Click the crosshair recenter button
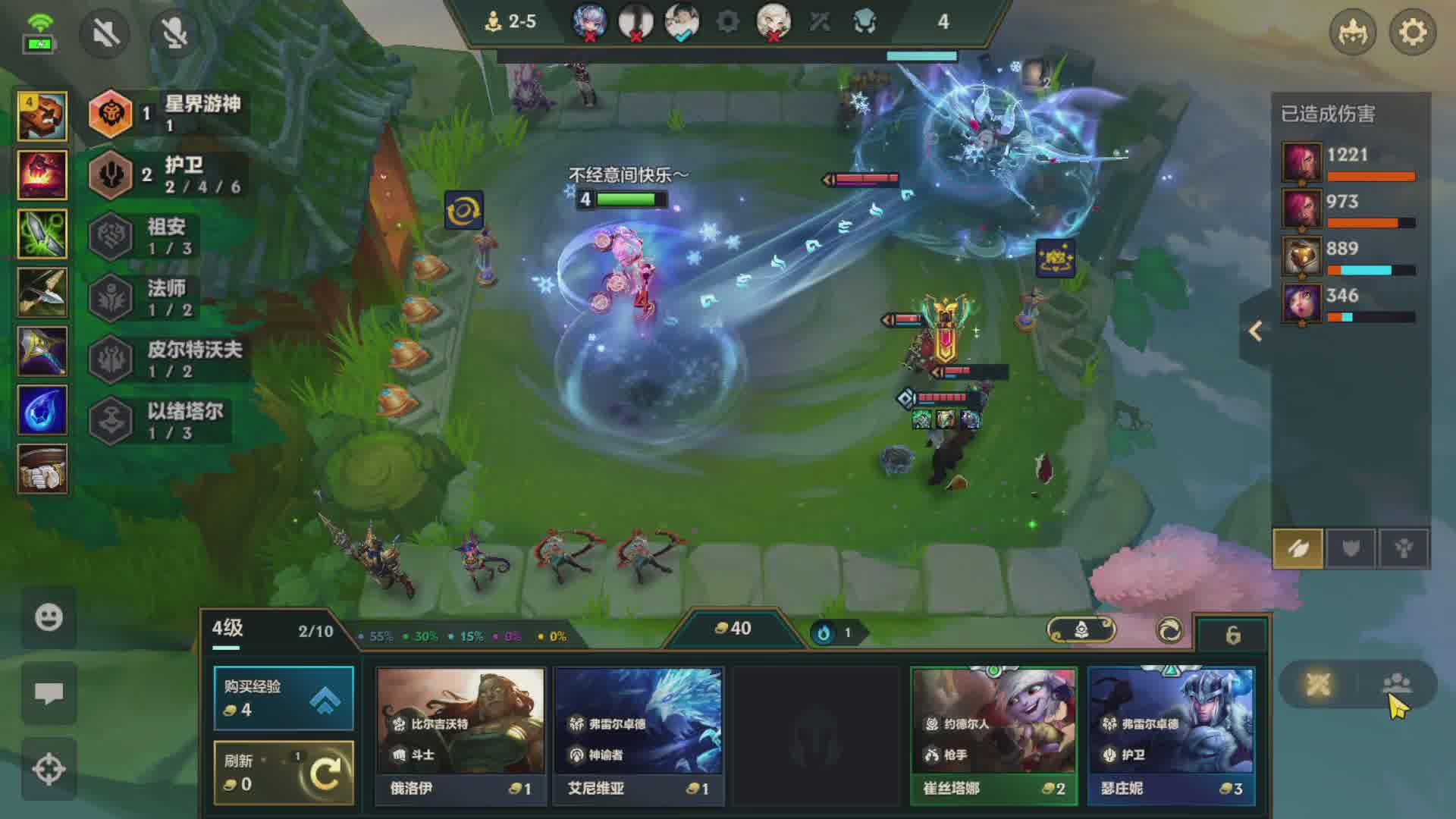The image size is (1456, 819). [49, 769]
